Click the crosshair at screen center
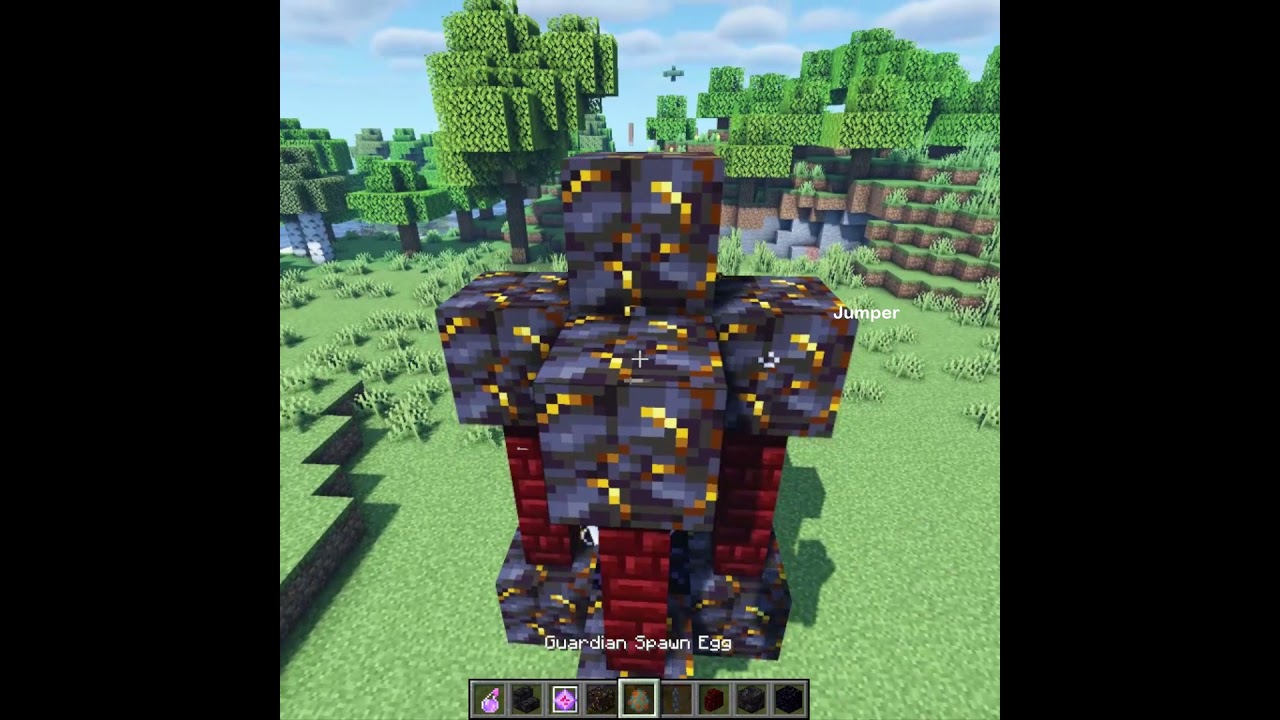The image size is (1280, 720). (639, 358)
